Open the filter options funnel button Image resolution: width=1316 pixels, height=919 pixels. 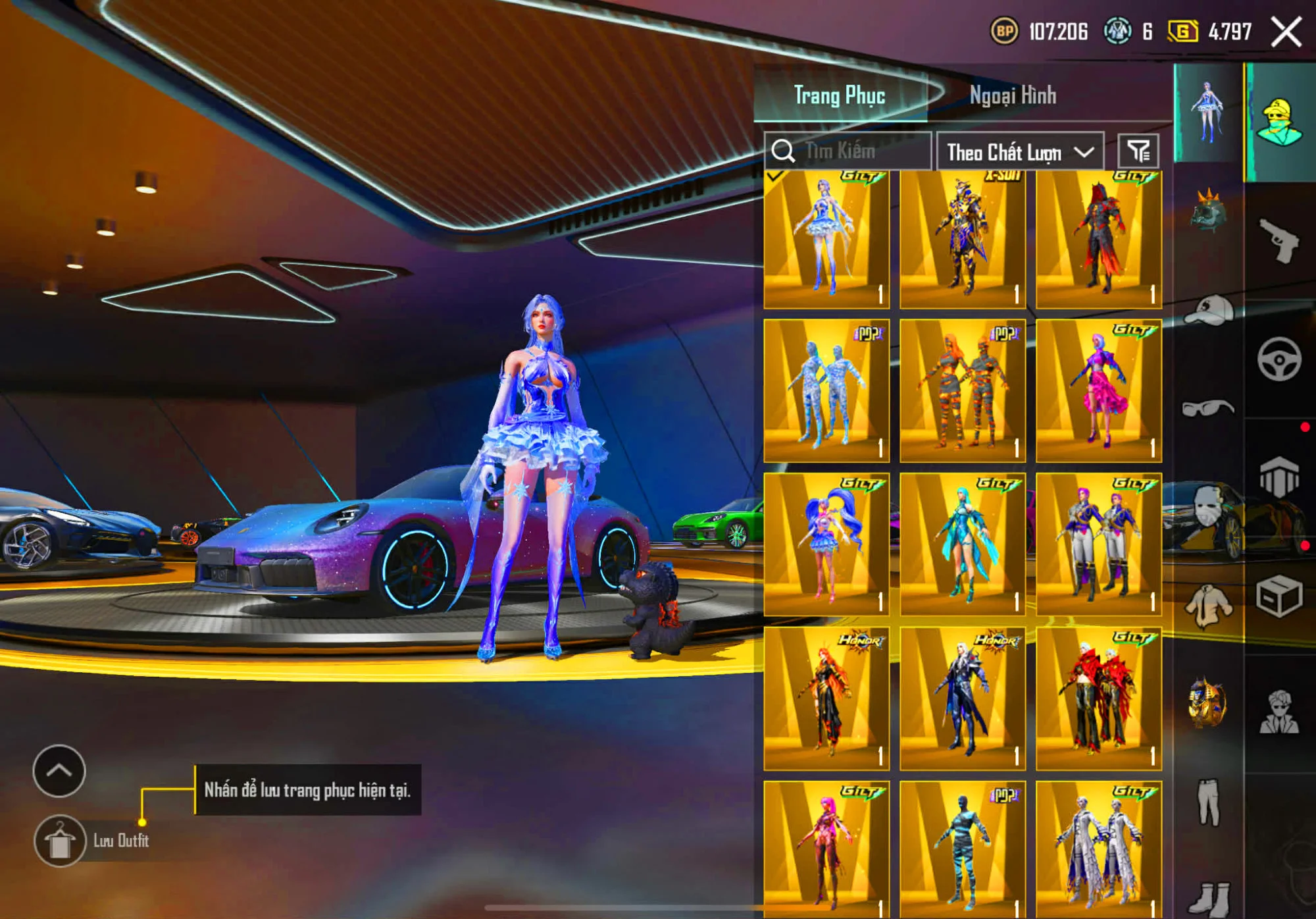[1138, 151]
